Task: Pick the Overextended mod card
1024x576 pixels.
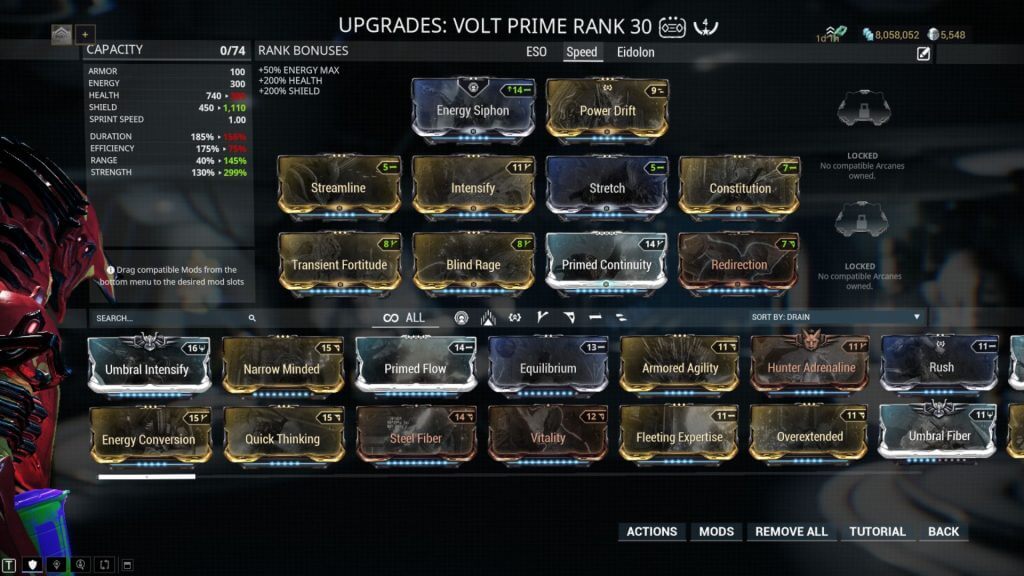Action: point(810,437)
